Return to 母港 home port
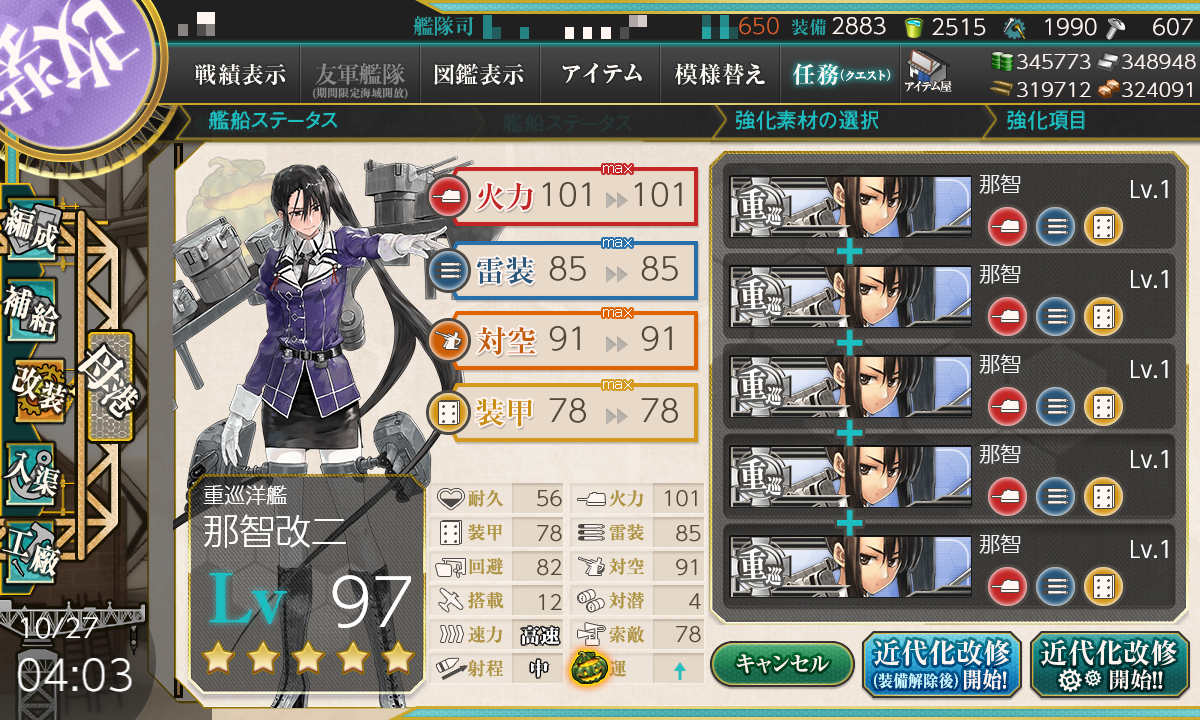The image size is (1200, 720). (x=108, y=385)
